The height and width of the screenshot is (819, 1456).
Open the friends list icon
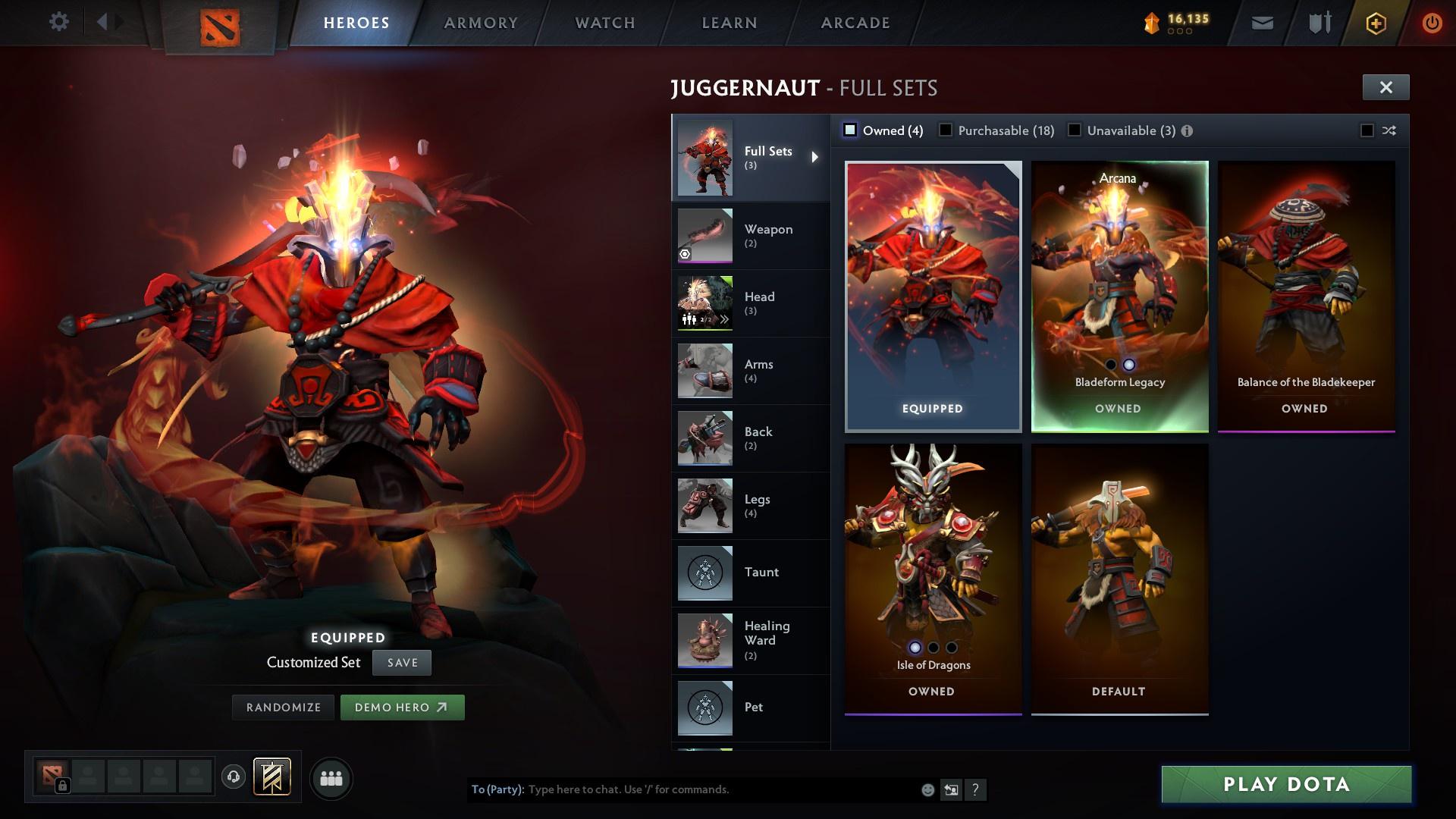(x=331, y=778)
